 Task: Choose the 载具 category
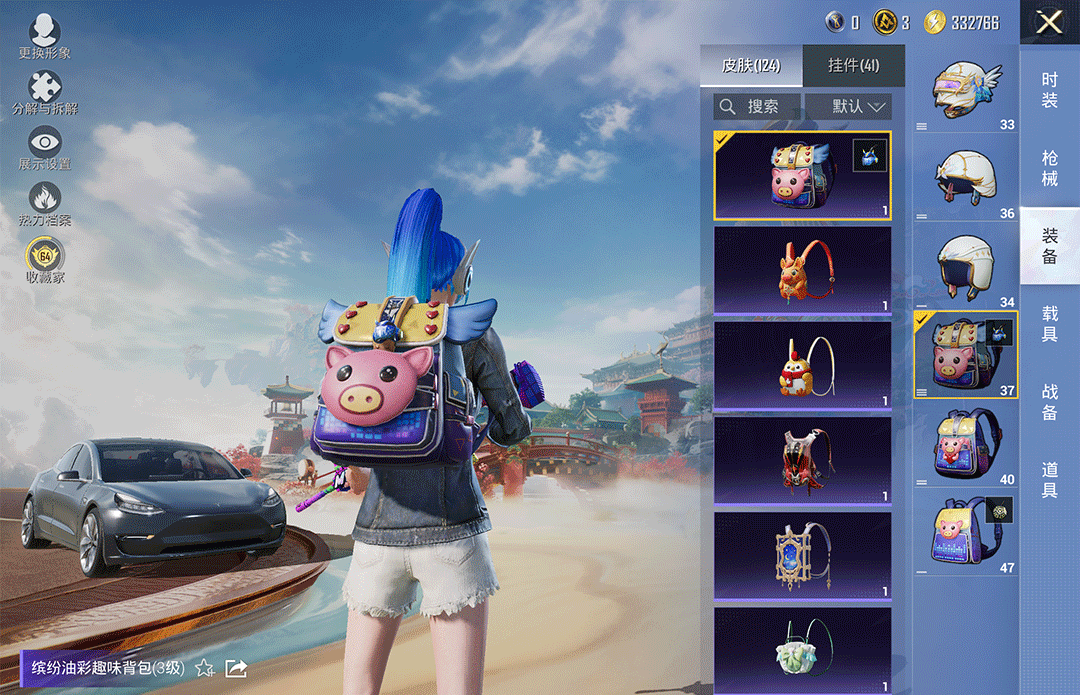pyautogui.click(x=1049, y=323)
